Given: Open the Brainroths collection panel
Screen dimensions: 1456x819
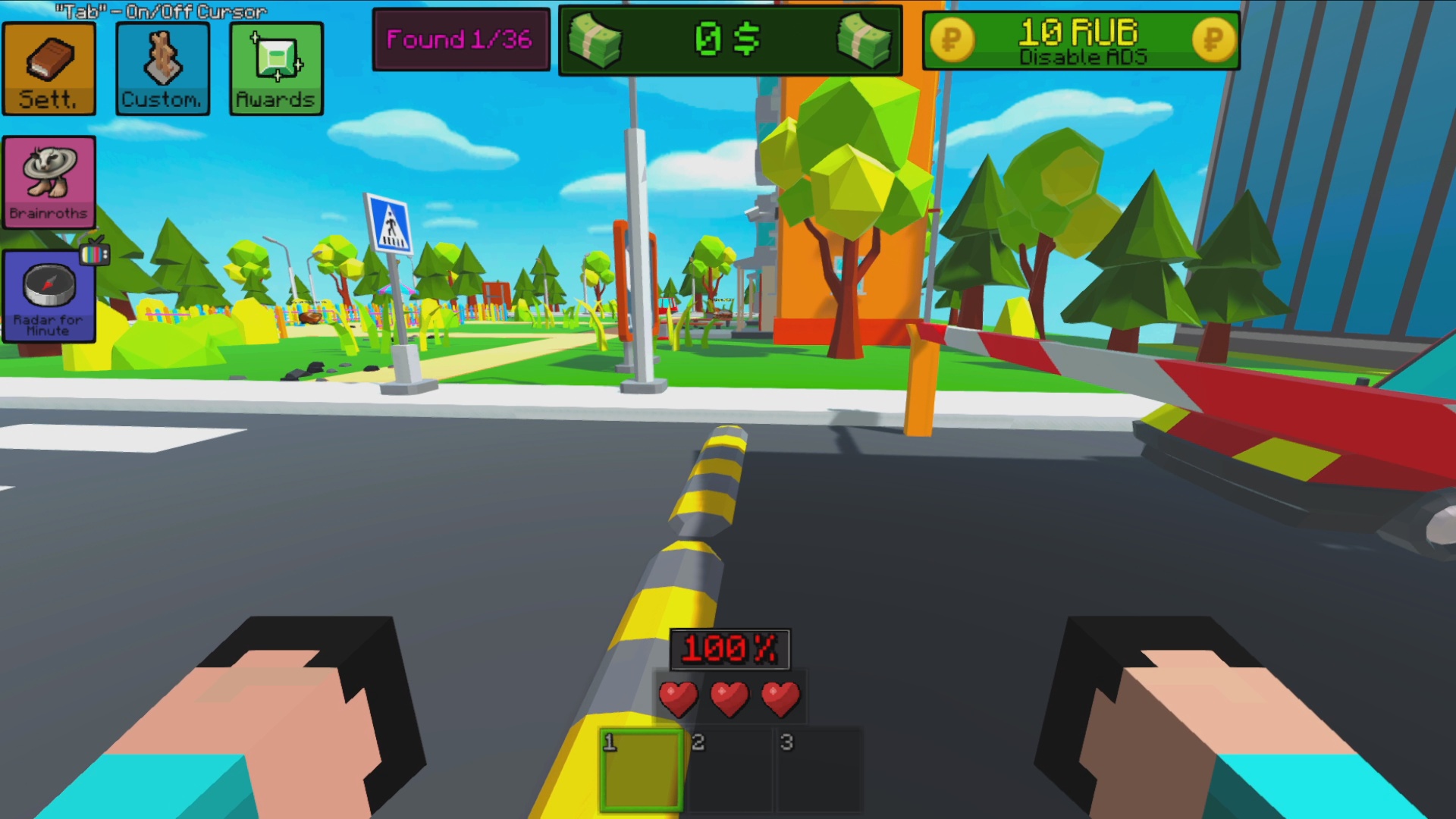Looking at the screenshot, I should [x=49, y=182].
